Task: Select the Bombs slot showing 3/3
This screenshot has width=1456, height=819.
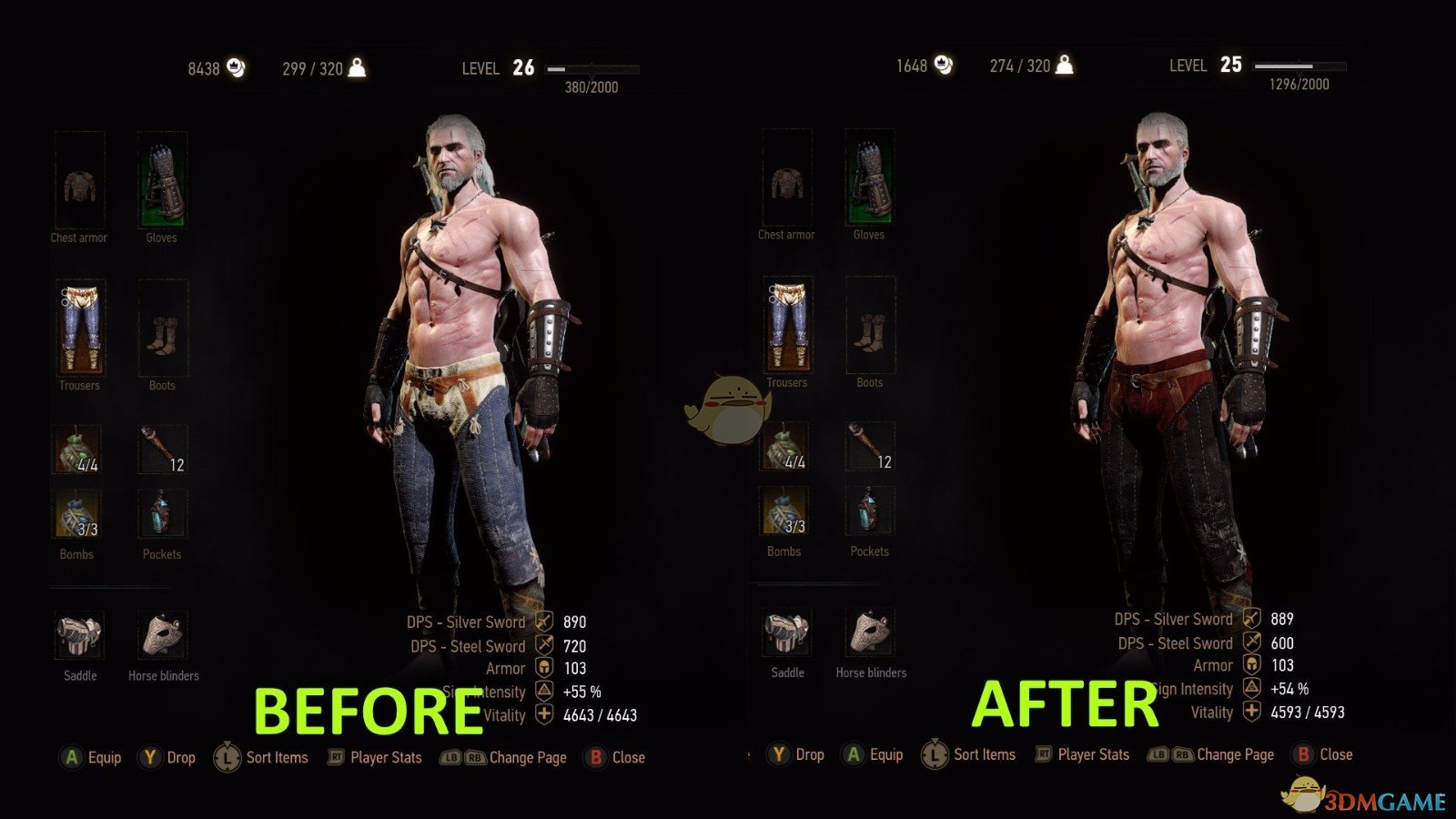Action: [x=75, y=514]
